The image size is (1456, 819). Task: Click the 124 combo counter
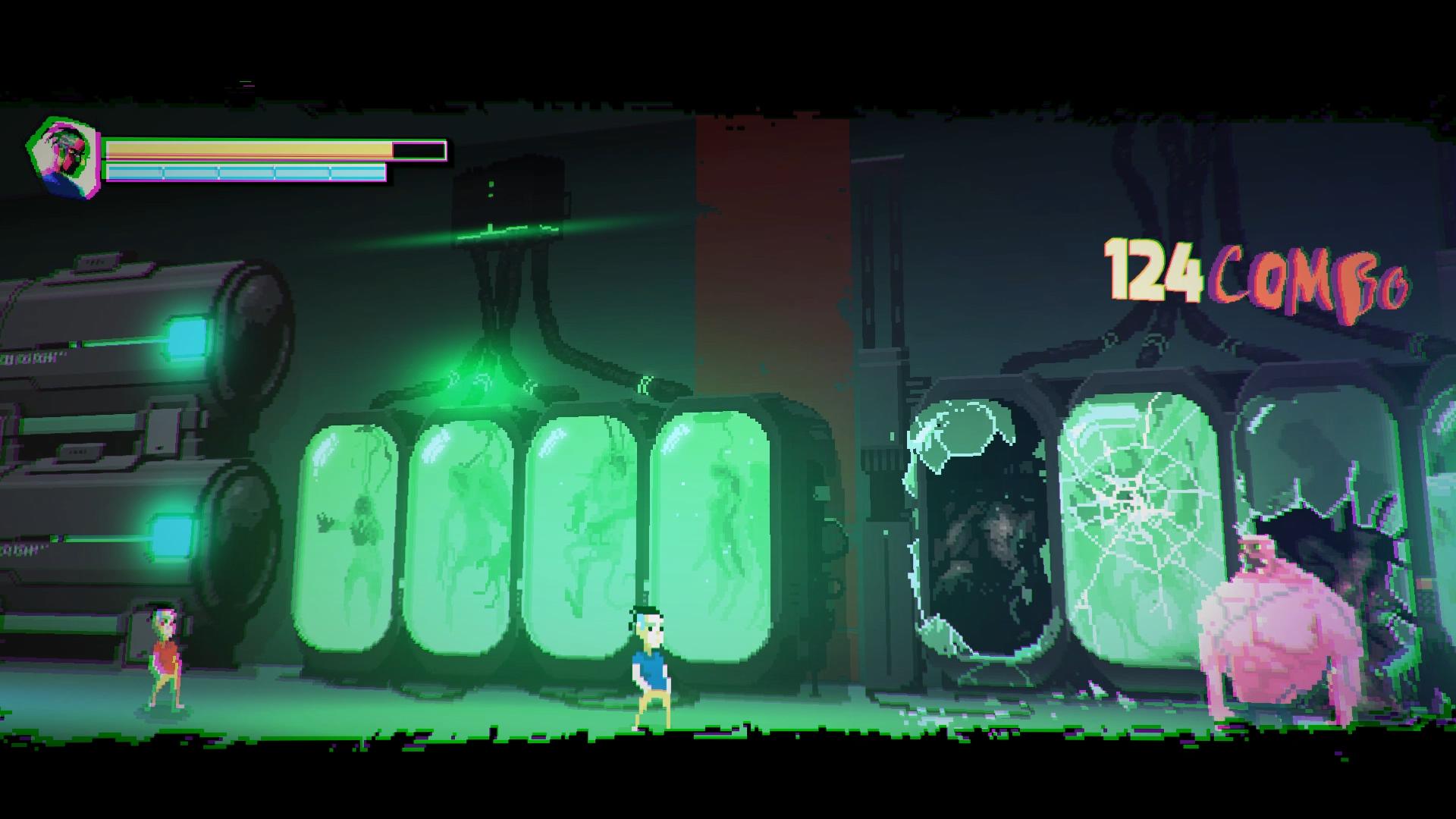coord(1153,273)
